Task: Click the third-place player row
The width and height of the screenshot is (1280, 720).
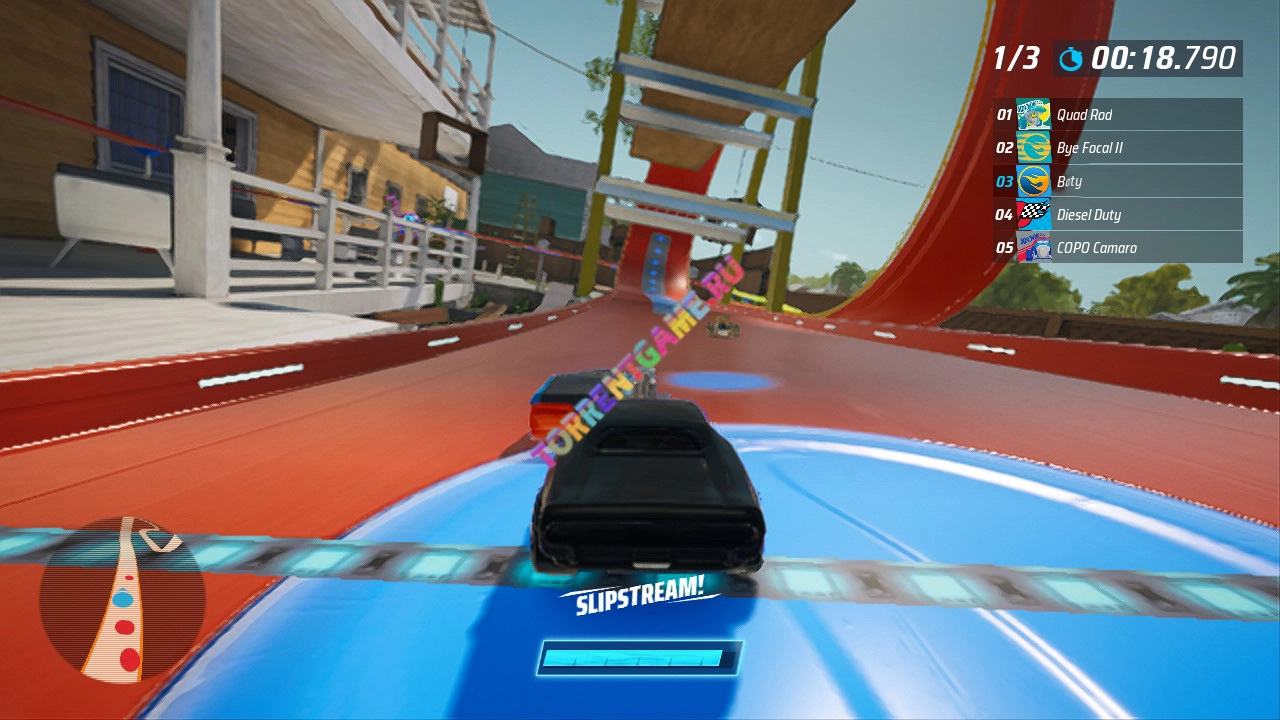Action: 1117,181
